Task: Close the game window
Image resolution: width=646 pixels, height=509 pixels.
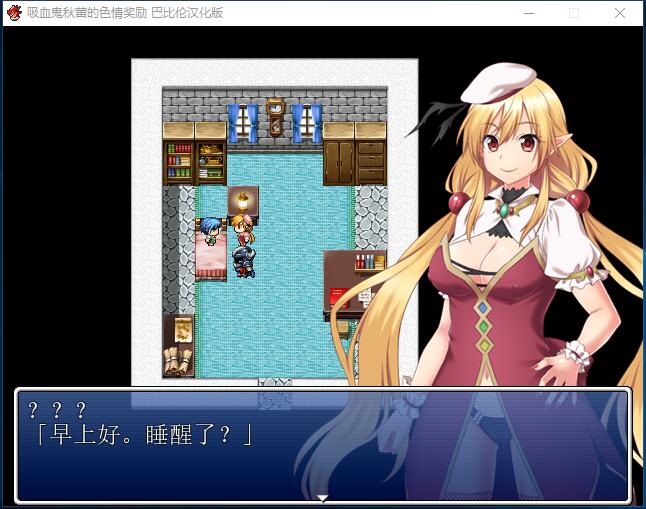Action: (620, 13)
